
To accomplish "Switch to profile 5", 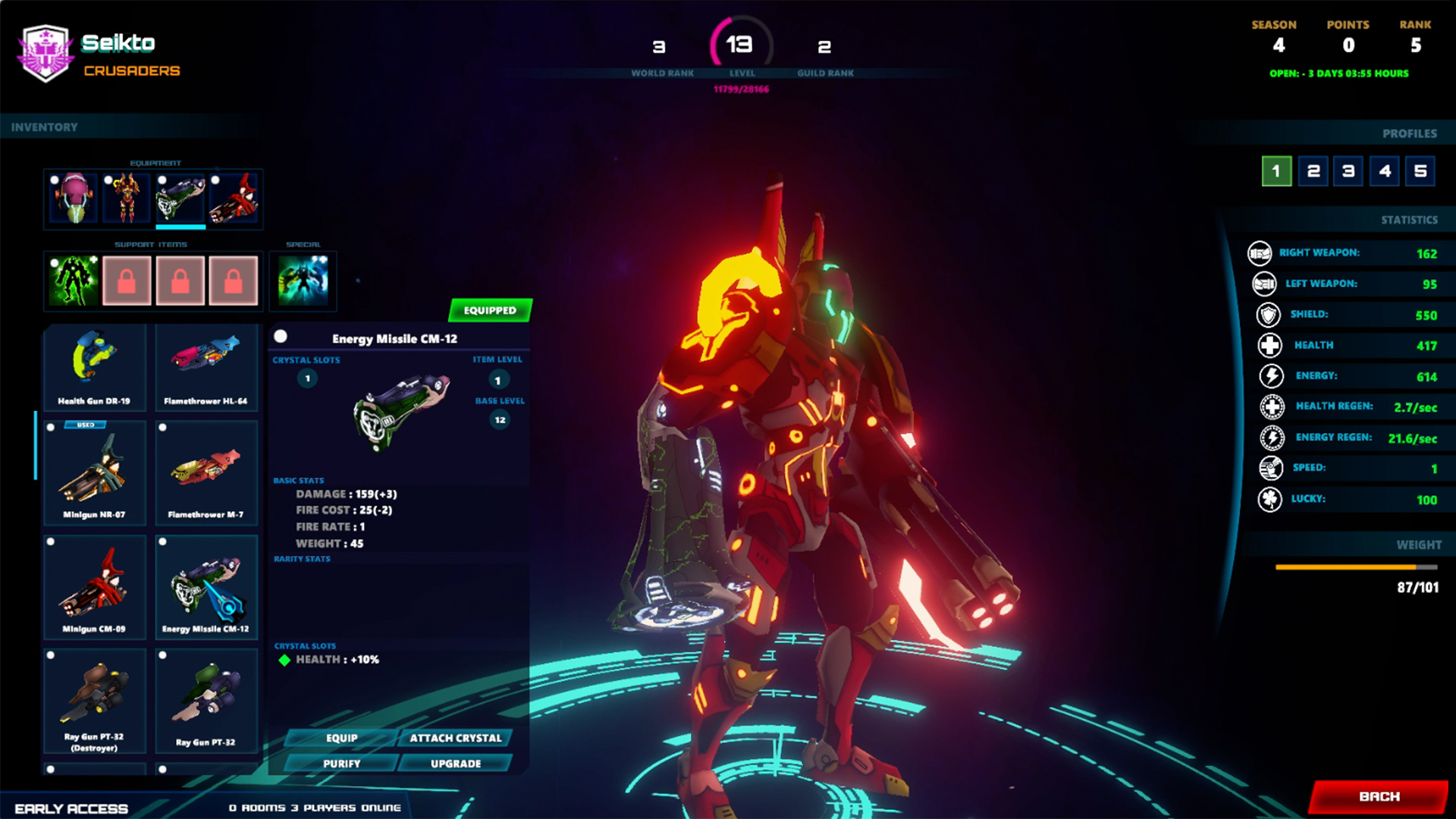I will point(1420,171).
